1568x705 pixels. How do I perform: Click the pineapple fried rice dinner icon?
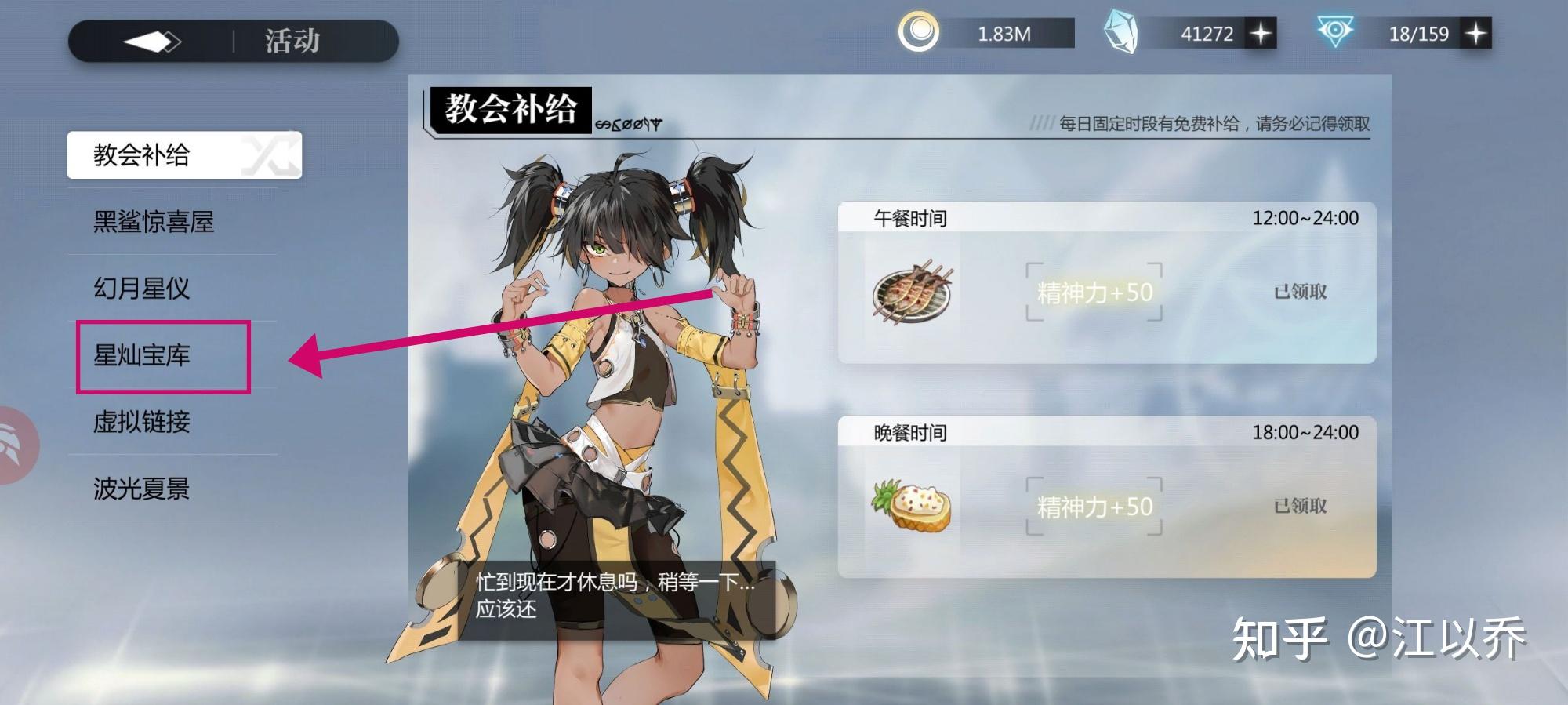tap(911, 506)
